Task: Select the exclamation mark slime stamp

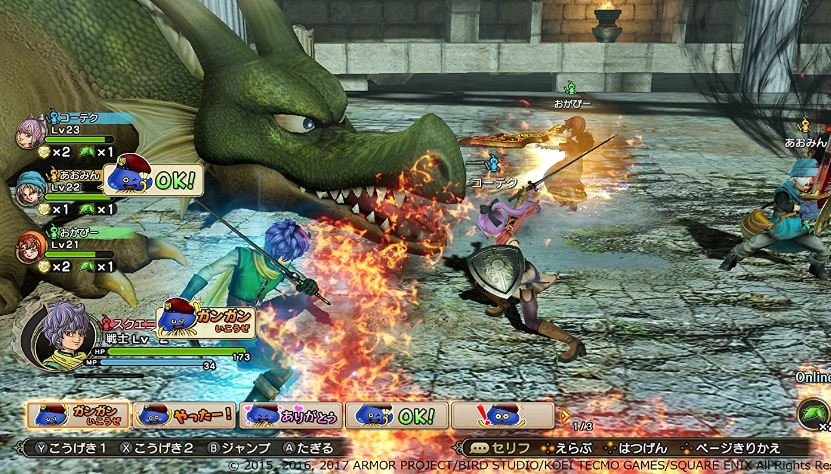Action: pos(503,414)
